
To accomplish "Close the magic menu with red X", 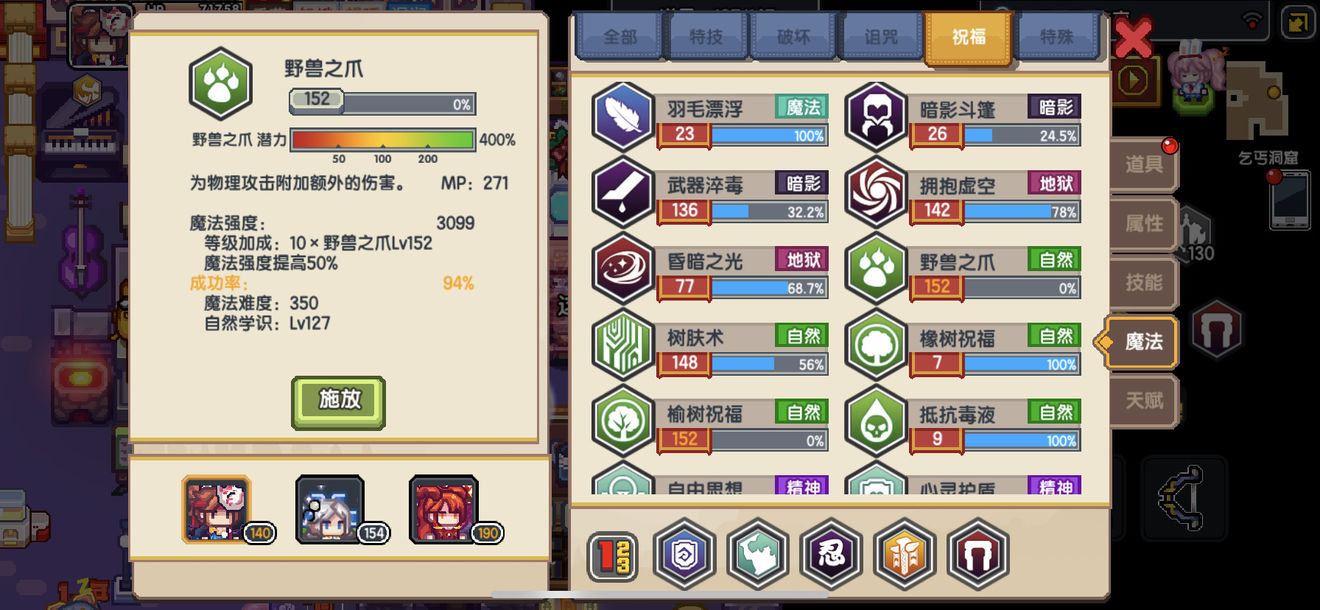I will click(x=1133, y=40).
